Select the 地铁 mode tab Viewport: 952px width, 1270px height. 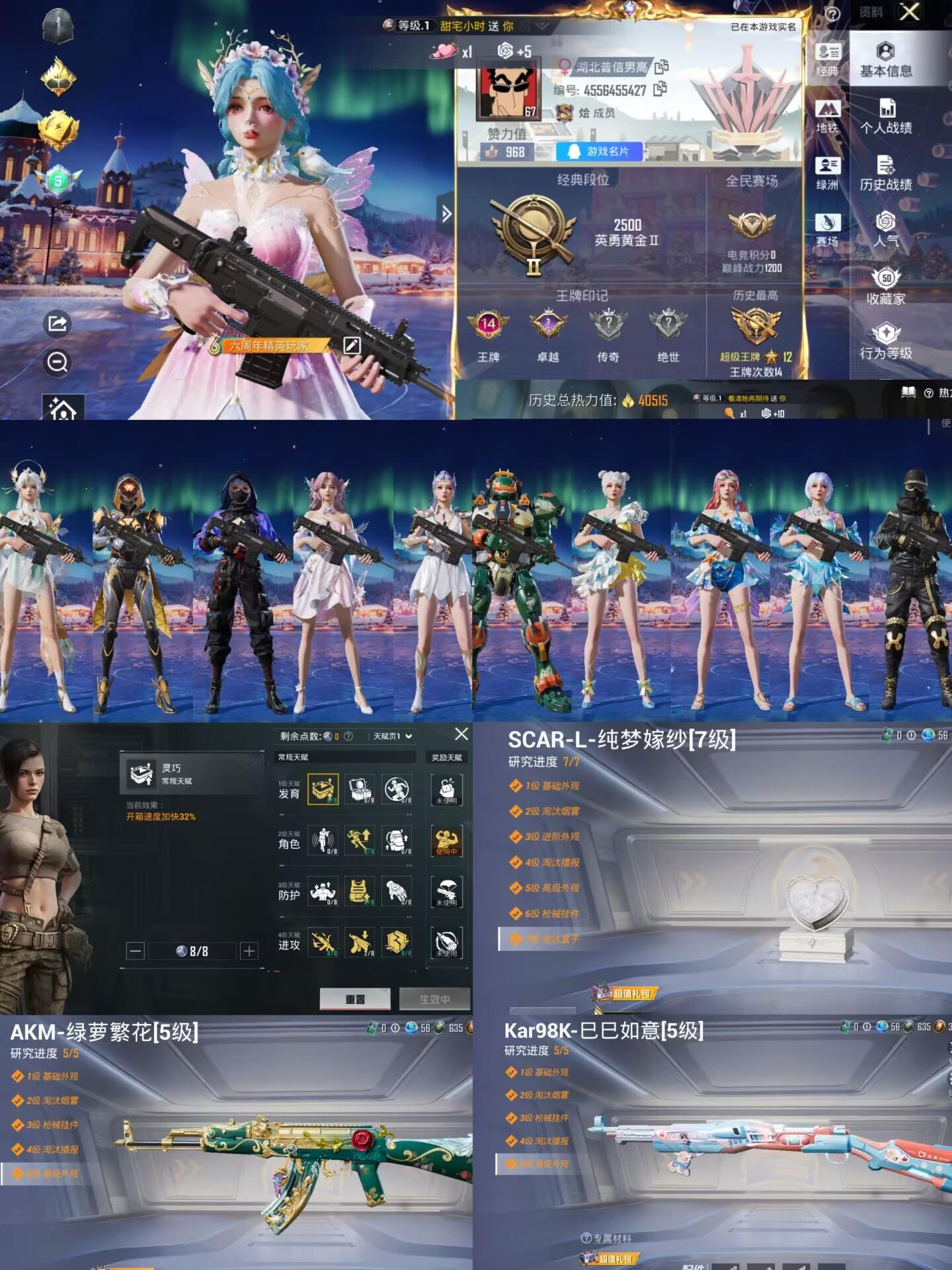point(827,116)
